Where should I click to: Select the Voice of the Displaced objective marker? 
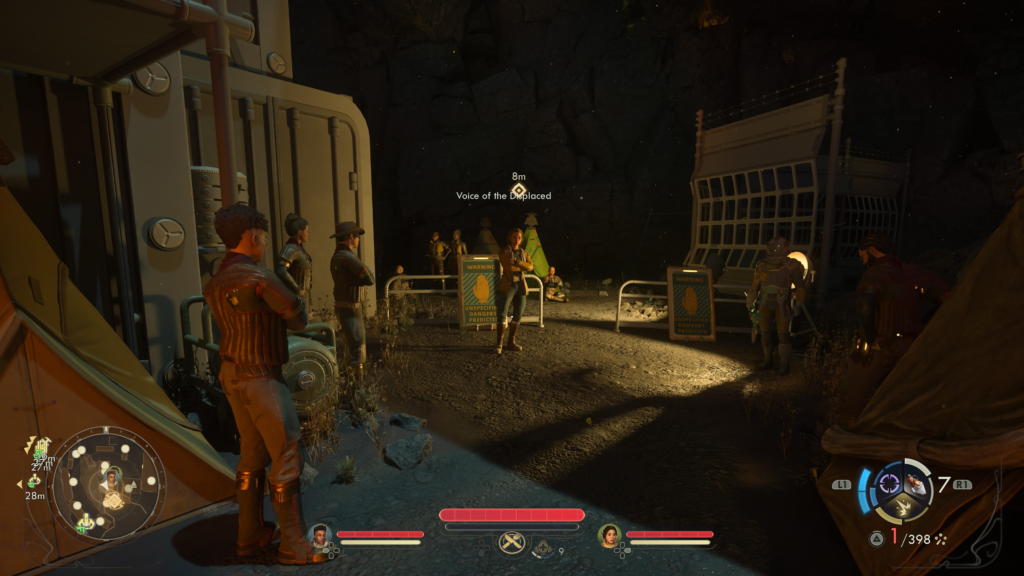pos(518,189)
